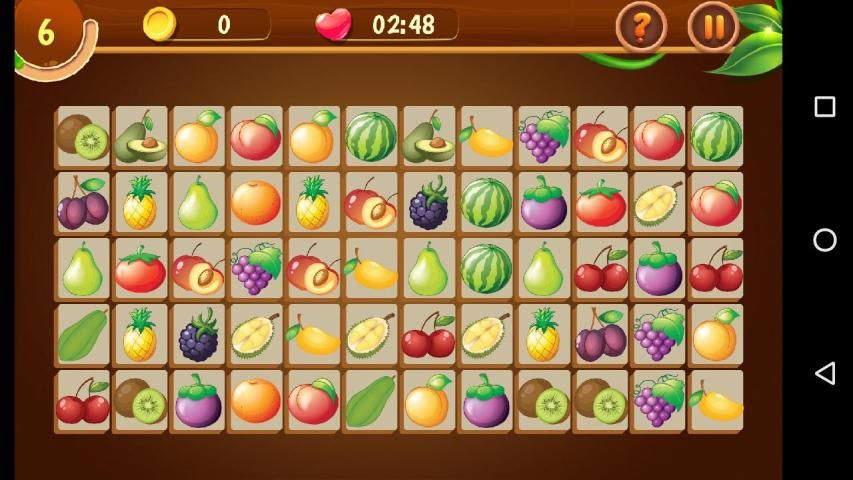The image size is (853, 480).
Task: Open Android recent apps square button
Action: pos(825,107)
